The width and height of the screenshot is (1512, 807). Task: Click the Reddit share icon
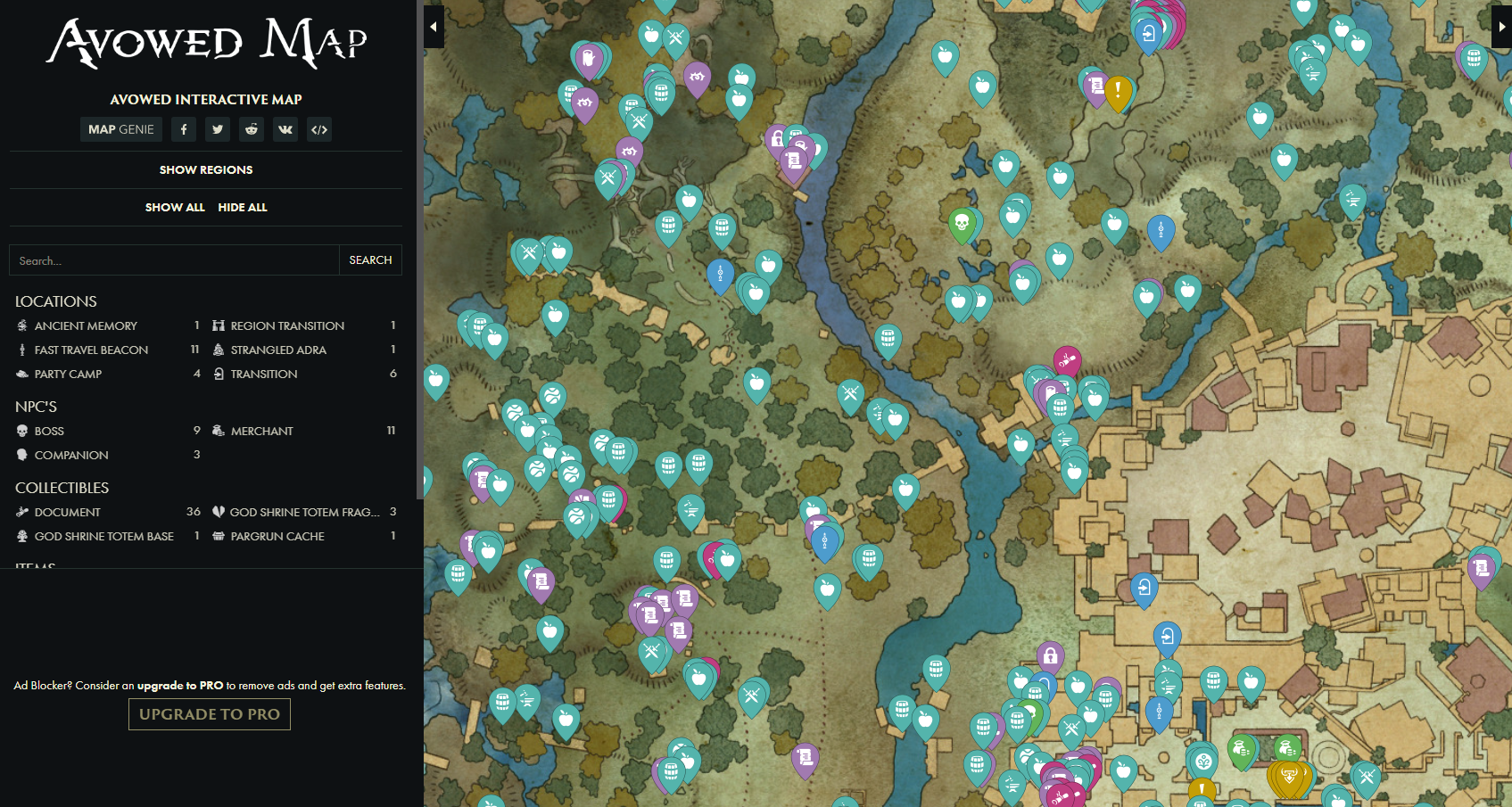[x=251, y=129]
